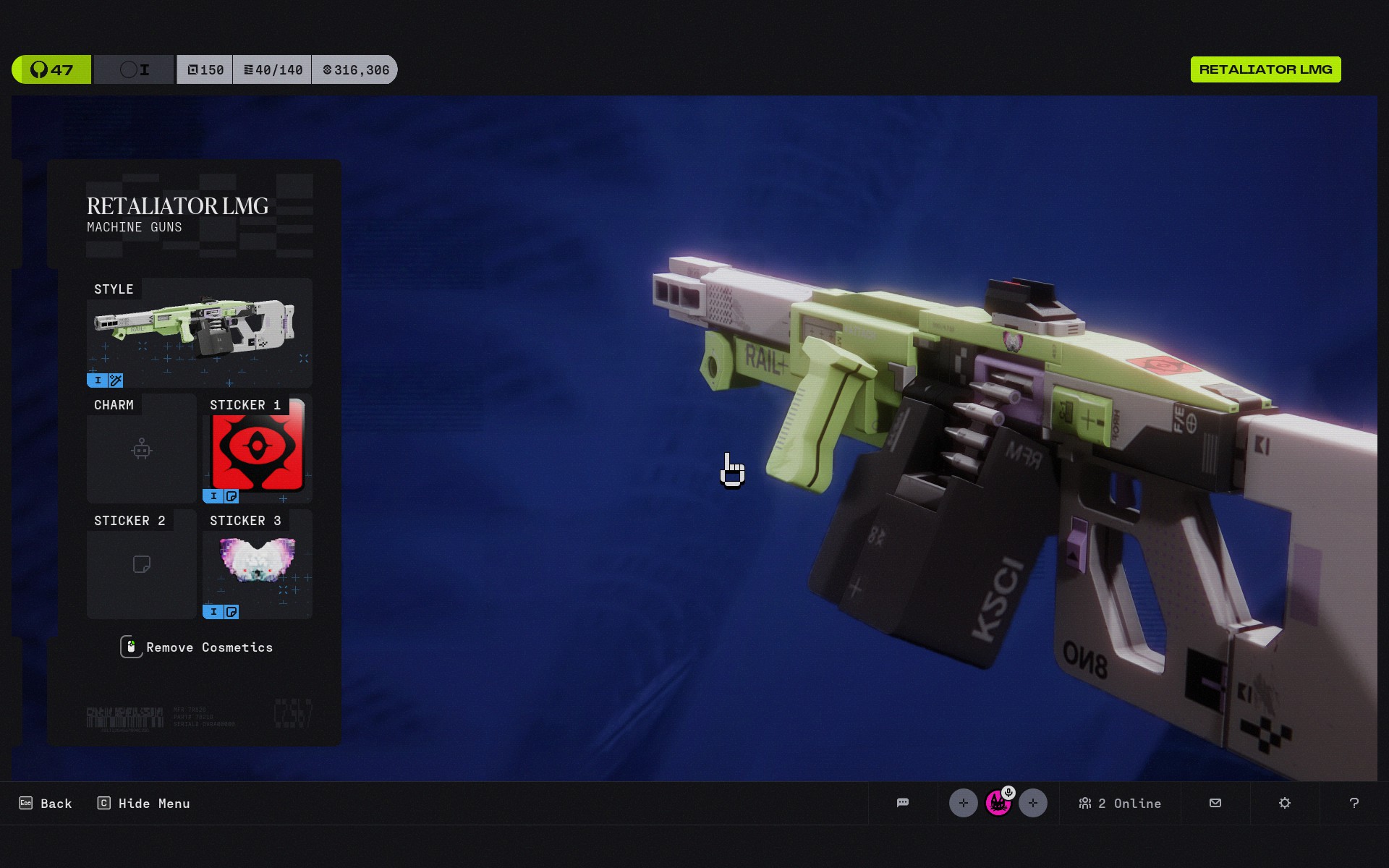Select the Sticker 3 slot
This screenshot has height=868, width=1389.
pyautogui.click(x=258, y=565)
